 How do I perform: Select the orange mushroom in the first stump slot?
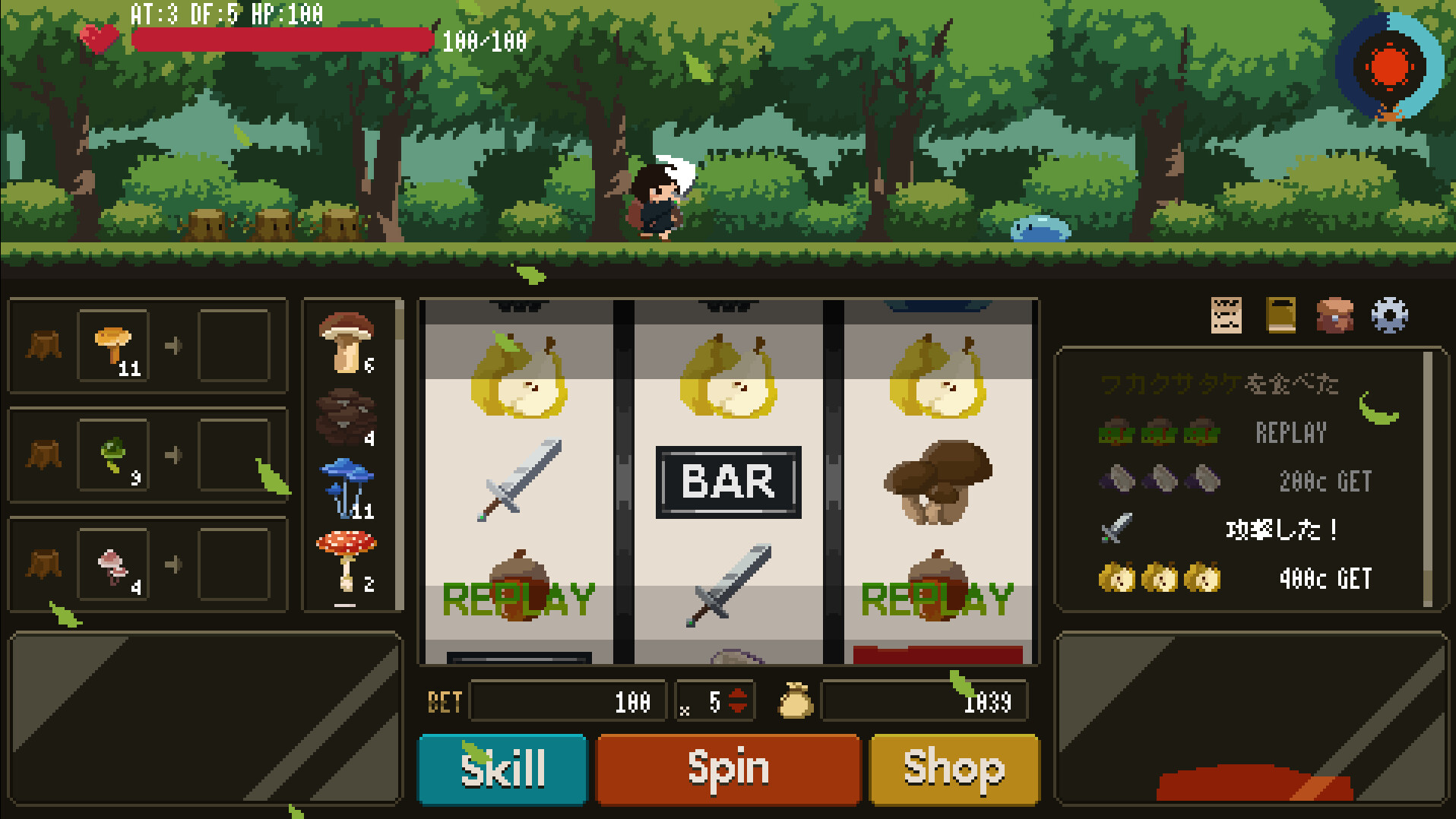pos(112,345)
